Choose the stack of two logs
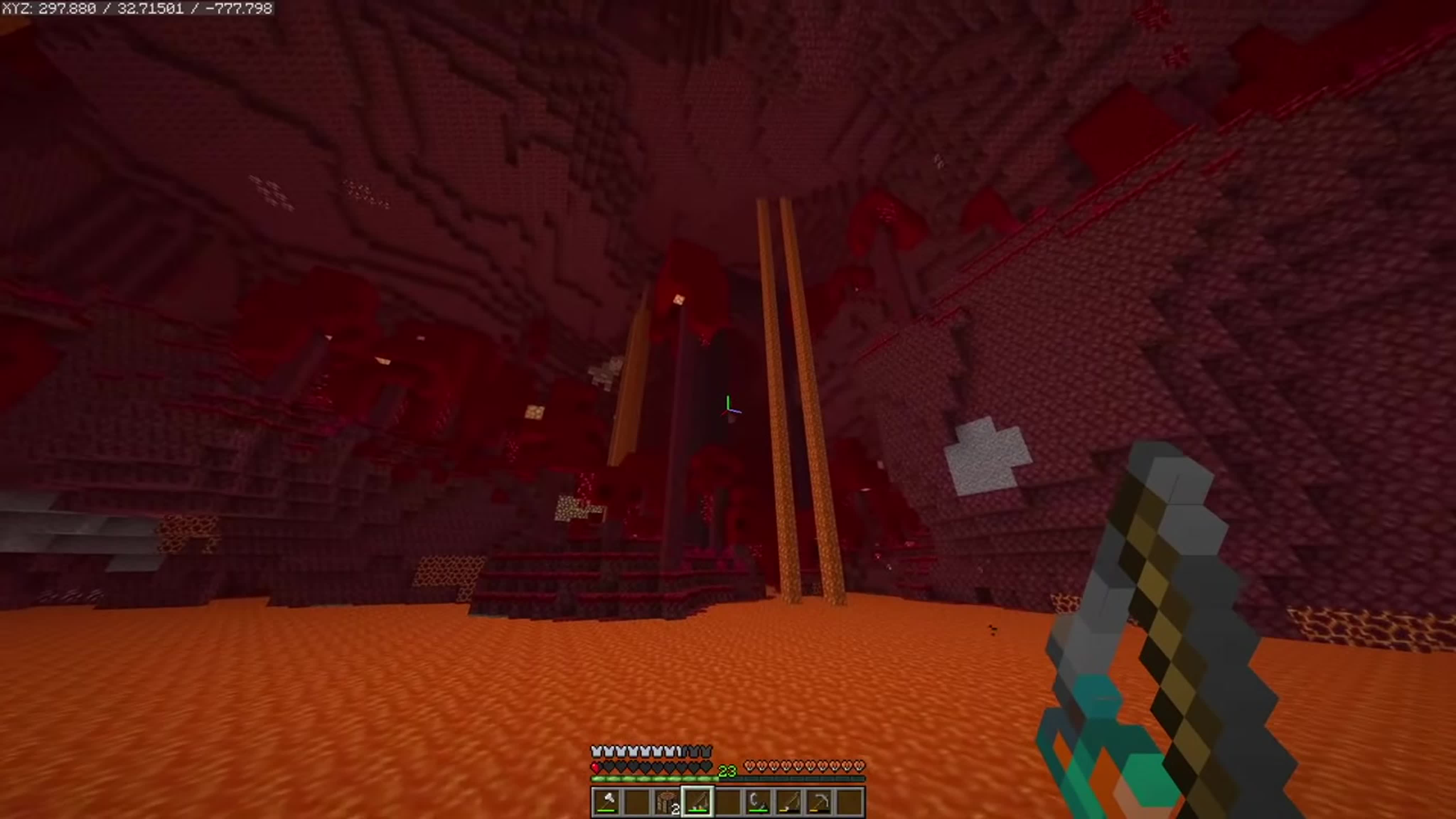1456x819 pixels. pos(668,801)
